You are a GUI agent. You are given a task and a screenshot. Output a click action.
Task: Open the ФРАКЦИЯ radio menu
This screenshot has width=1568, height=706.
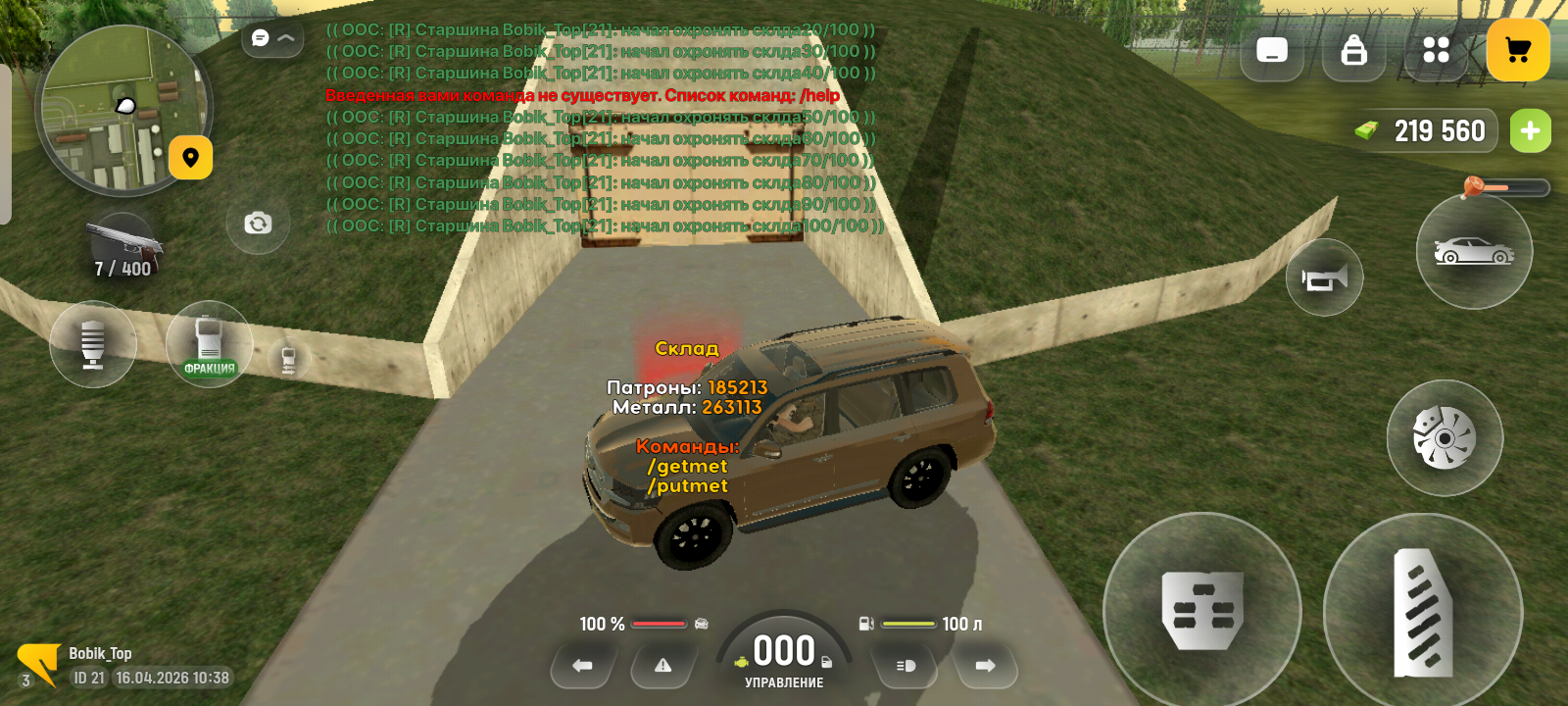pyautogui.click(x=209, y=344)
